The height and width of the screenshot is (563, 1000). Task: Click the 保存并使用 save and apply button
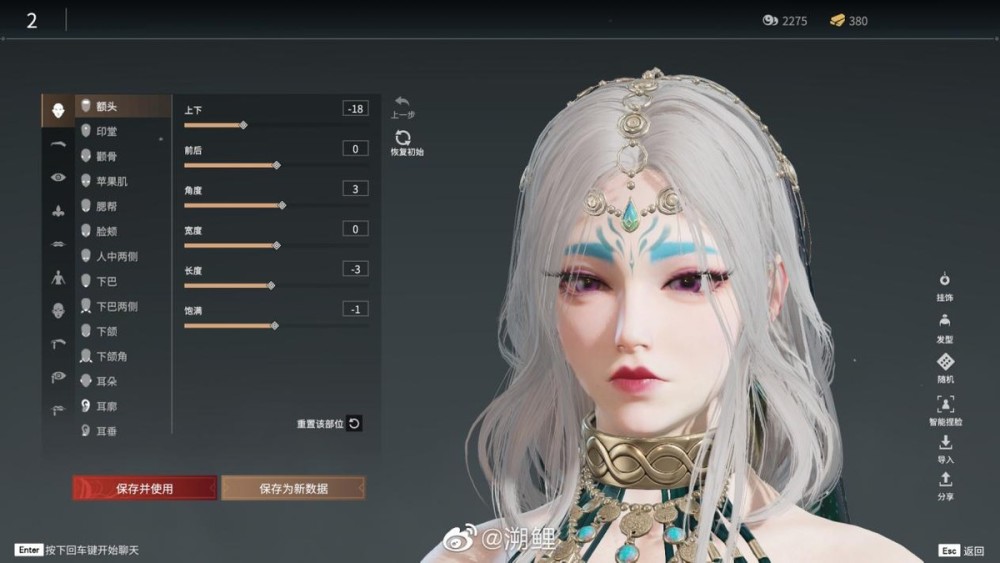tap(144, 488)
